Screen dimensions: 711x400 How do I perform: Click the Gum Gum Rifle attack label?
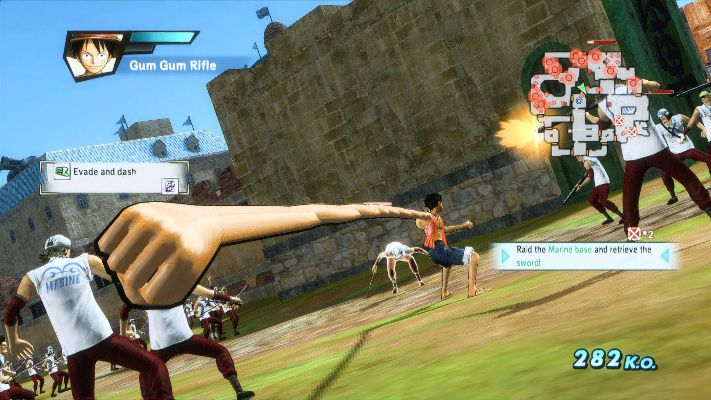click(x=170, y=67)
